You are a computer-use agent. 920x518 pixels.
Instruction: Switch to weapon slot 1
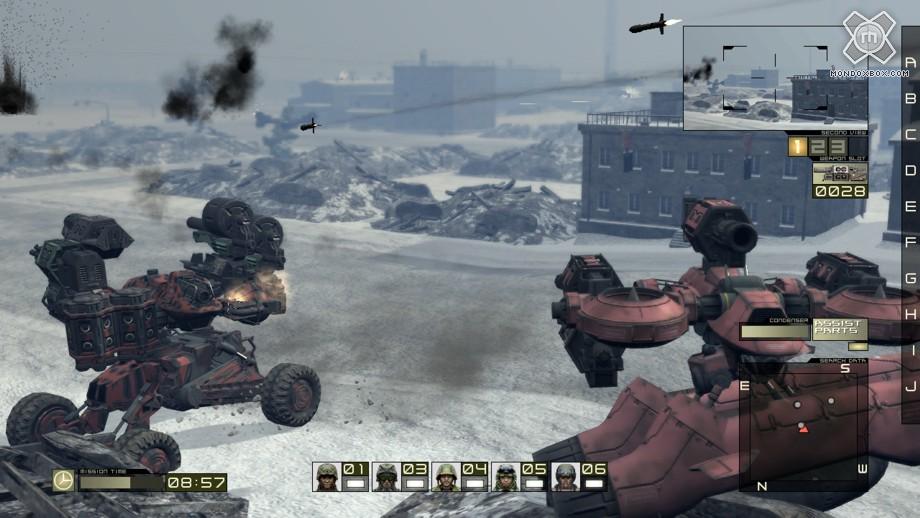point(797,147)
